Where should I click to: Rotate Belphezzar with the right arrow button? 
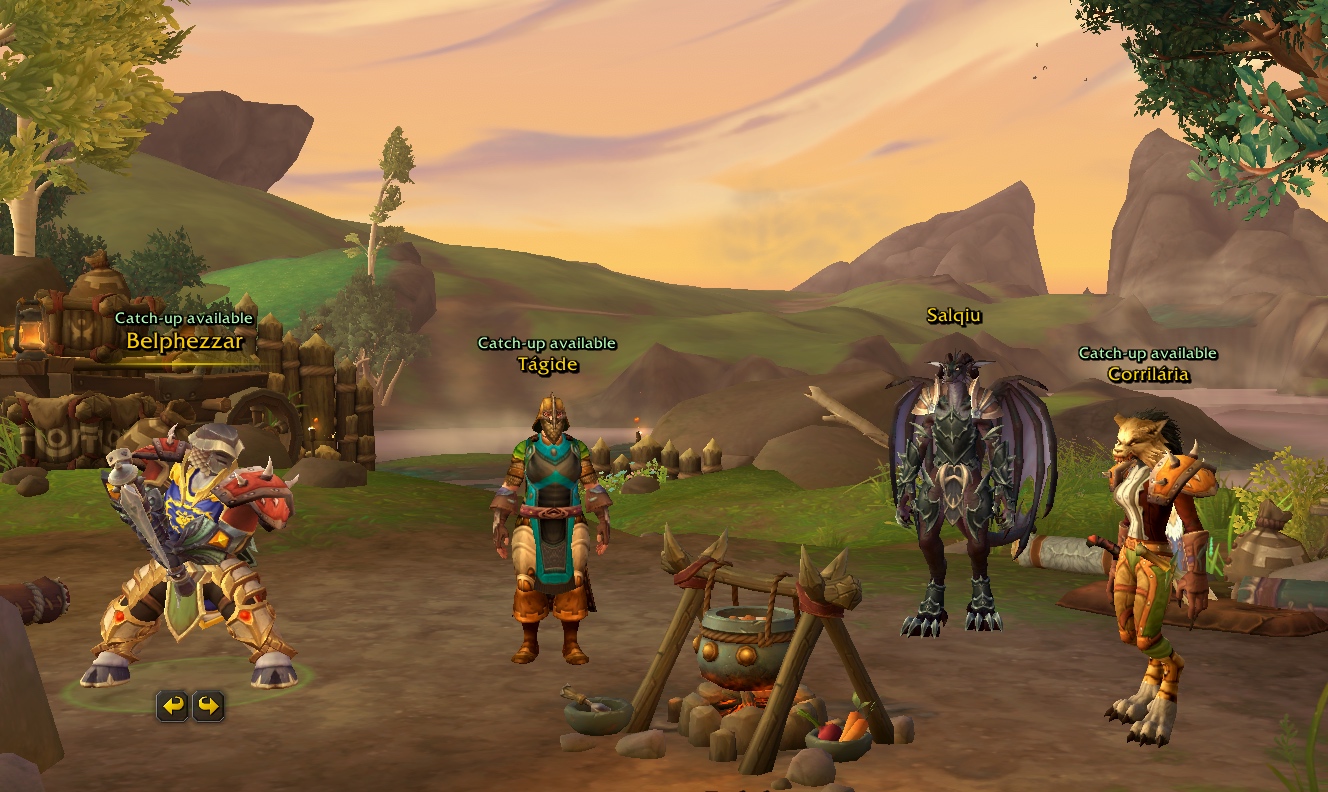tap(208, 707)
